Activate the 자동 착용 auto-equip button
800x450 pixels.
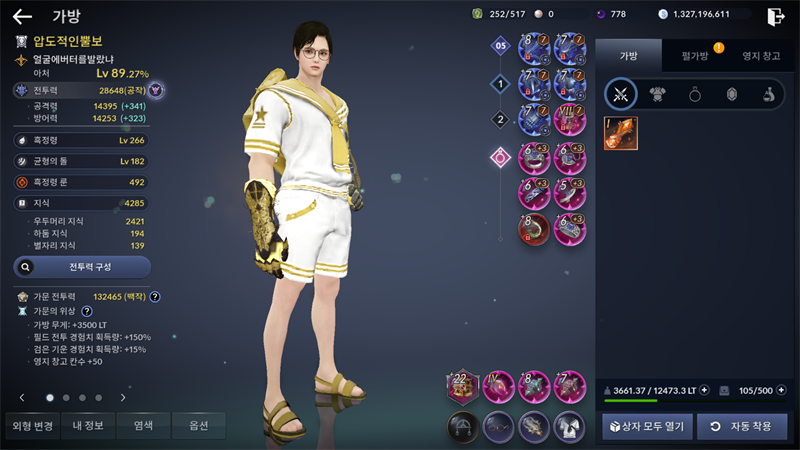pyautogui.click(x=742, y=427)
